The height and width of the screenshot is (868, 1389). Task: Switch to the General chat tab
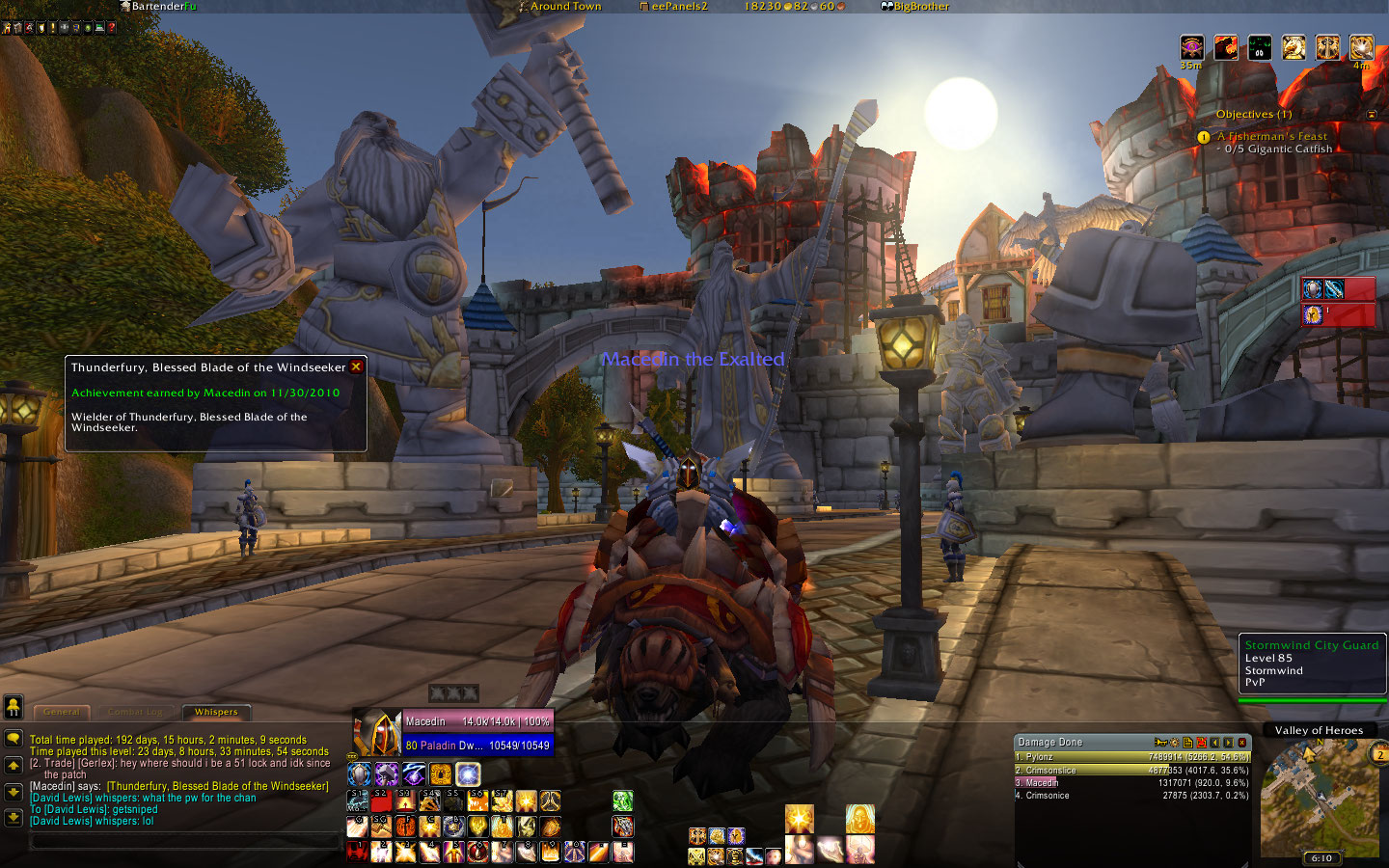coord(61,713)
